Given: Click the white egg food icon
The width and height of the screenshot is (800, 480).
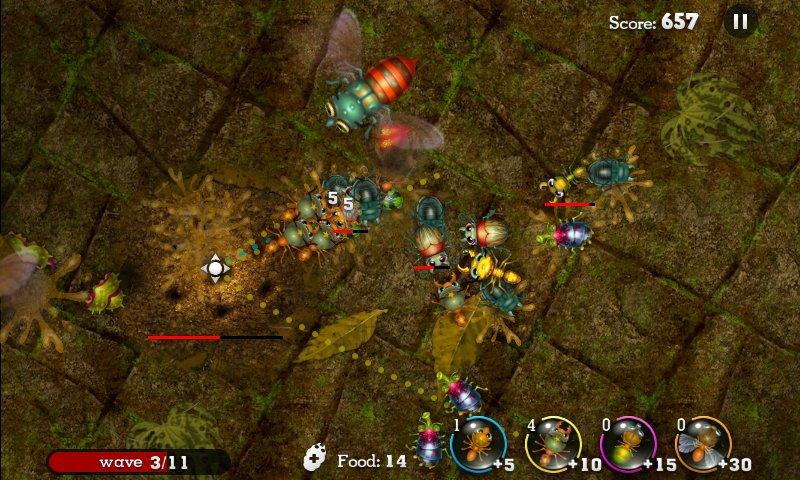Looking at the screenshot, I should [316, 458].
